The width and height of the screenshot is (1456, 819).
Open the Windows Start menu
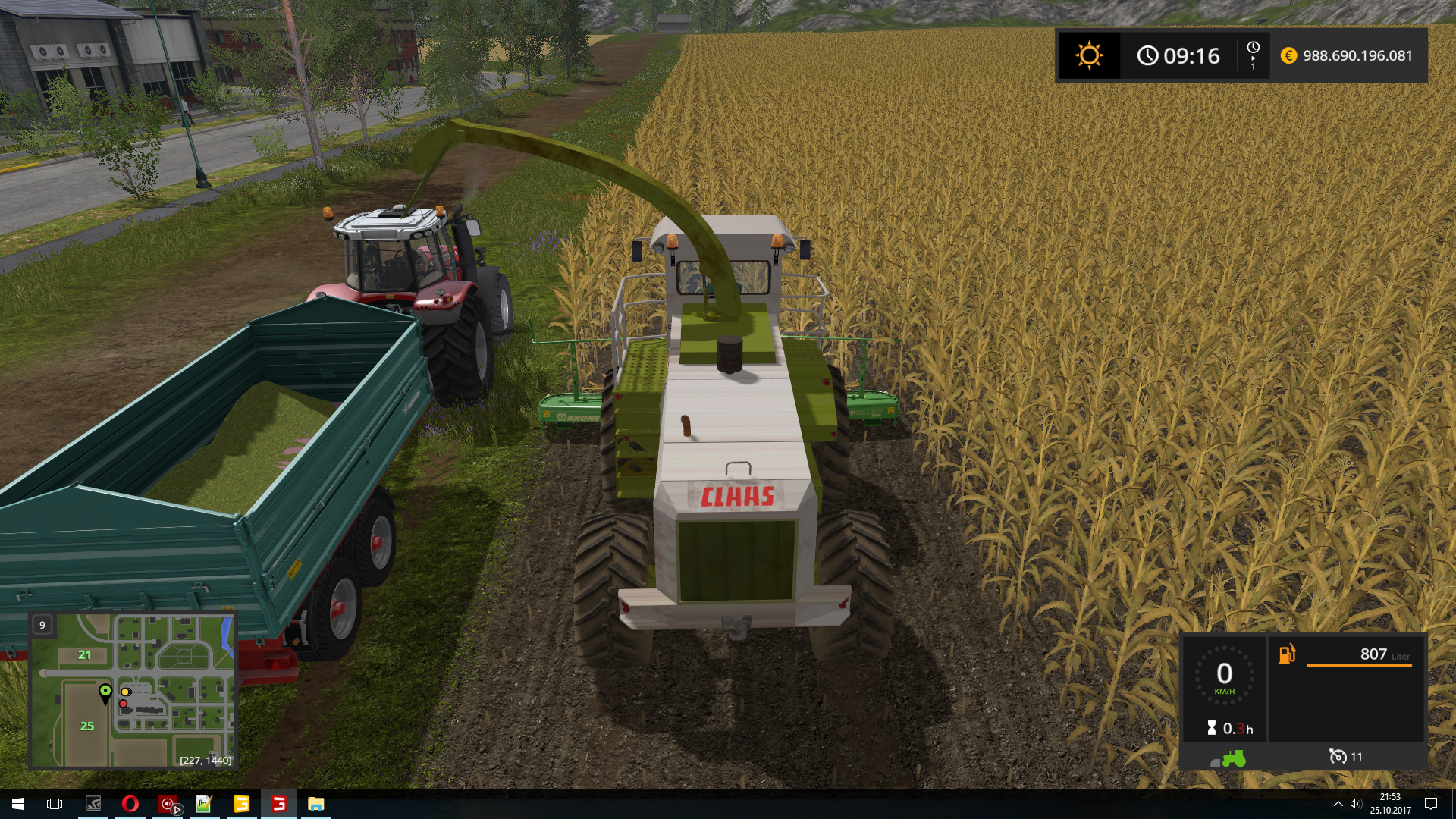pos(18,804)
